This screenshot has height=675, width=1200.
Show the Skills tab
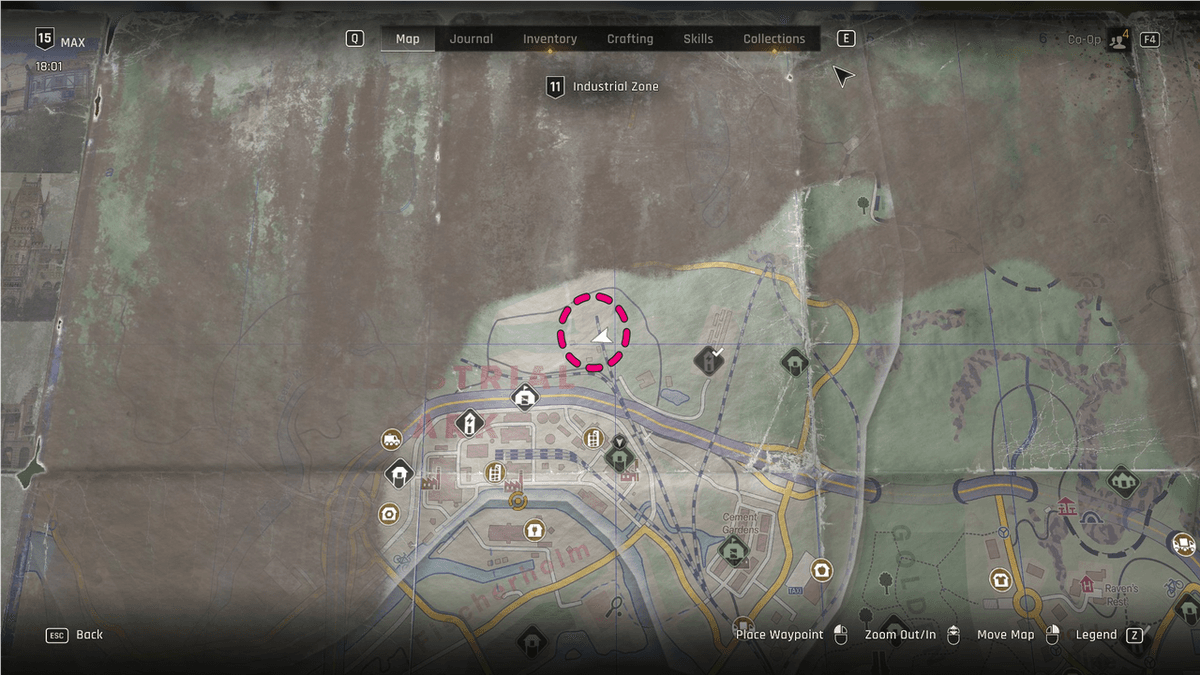[x=698, y=39]
